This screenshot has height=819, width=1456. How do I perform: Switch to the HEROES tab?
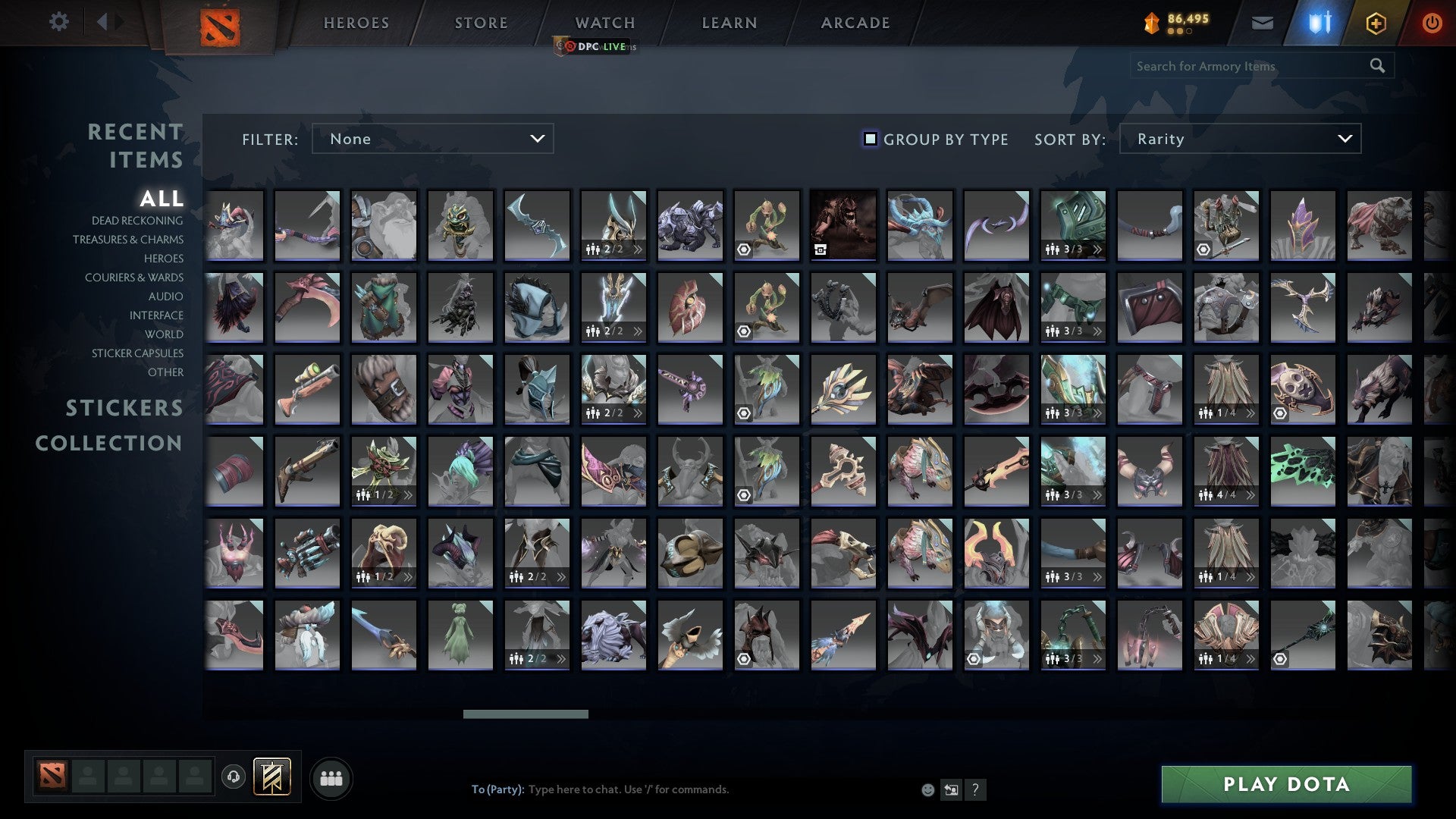(356, 23)
